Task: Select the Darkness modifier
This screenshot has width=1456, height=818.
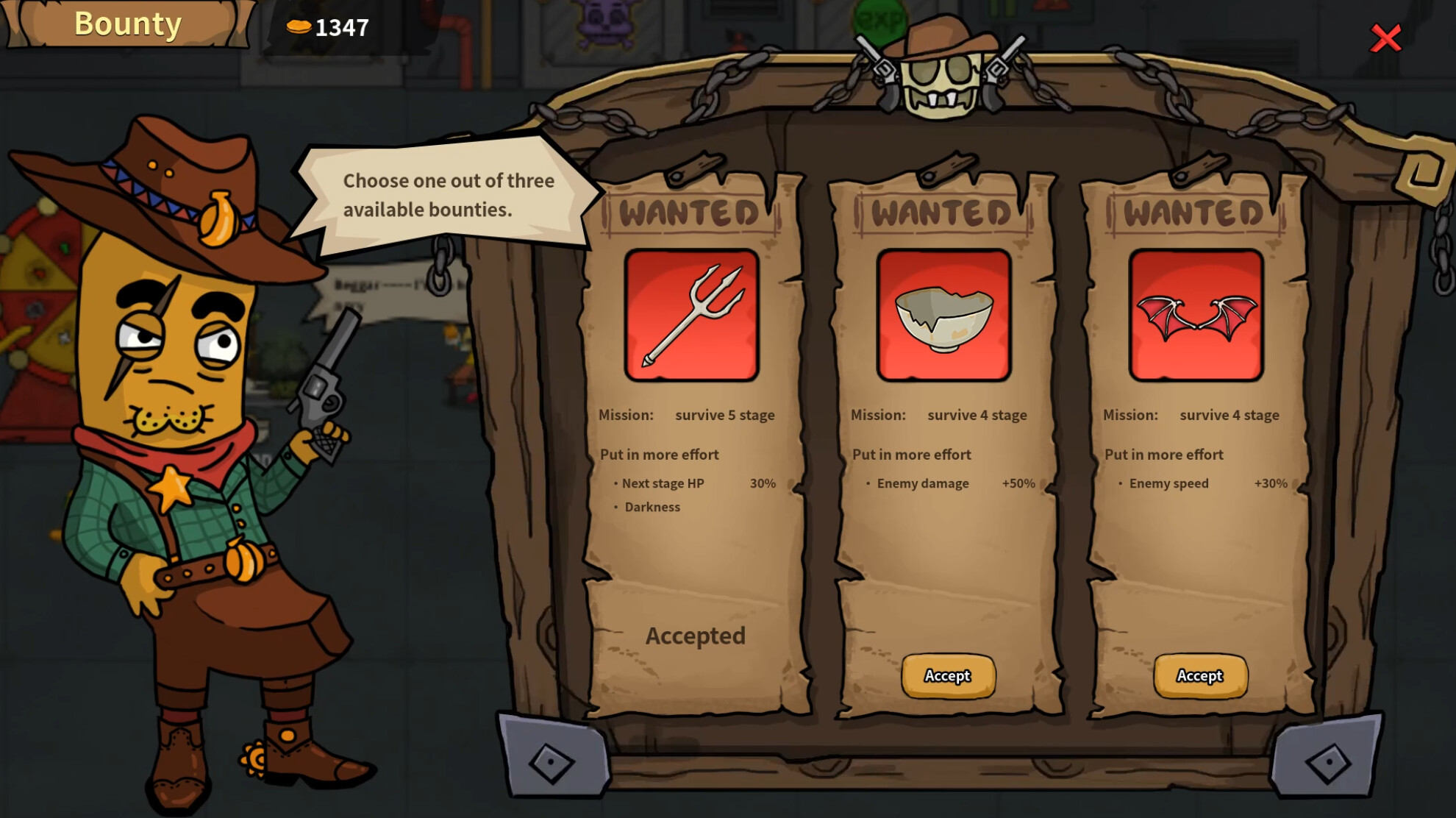Action: pos(652,507)
